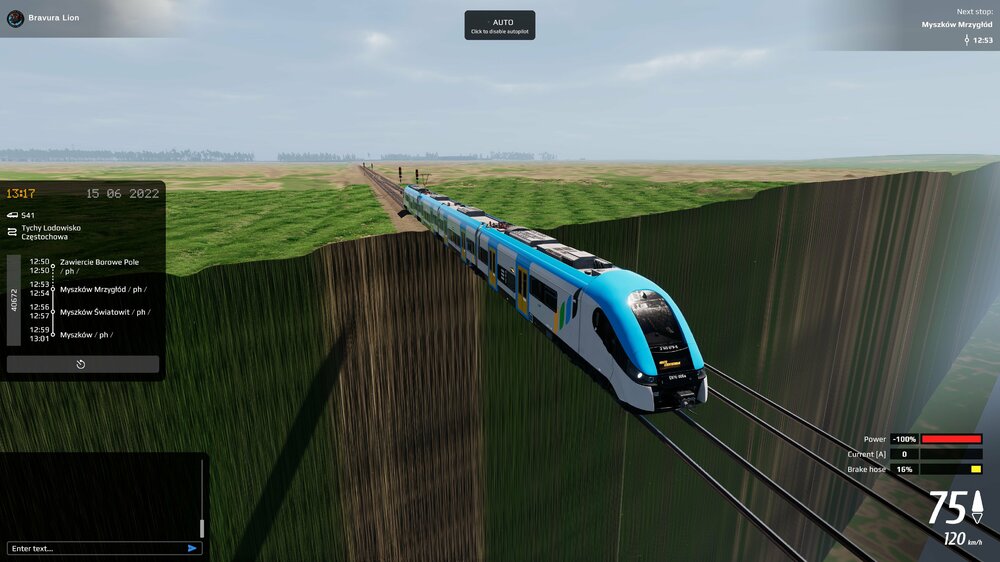Click the 40672 train number bar
The image size is (1000, 562).
(14, 299)
